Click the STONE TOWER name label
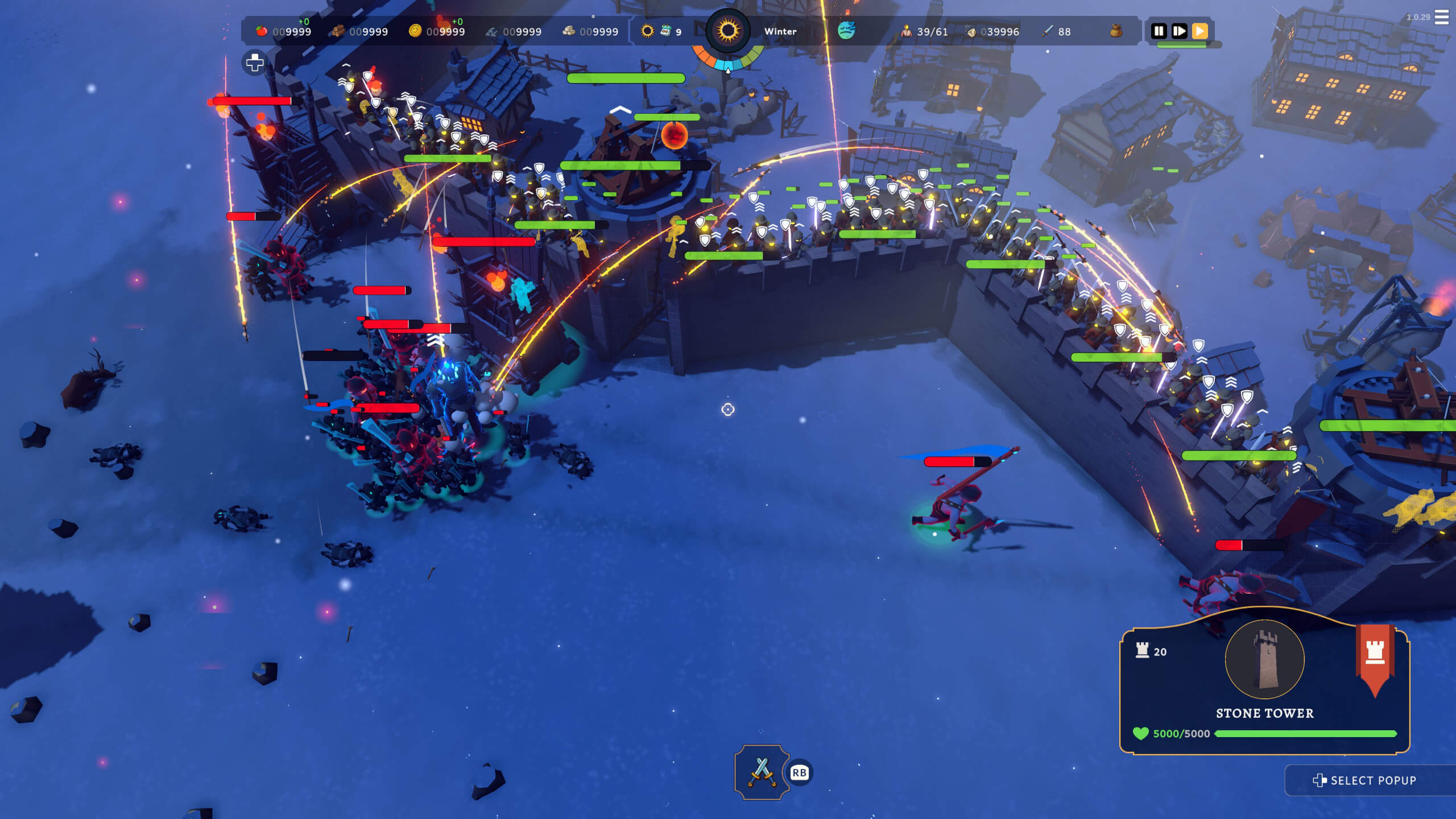1456x819 pixels. point(1264,713)
